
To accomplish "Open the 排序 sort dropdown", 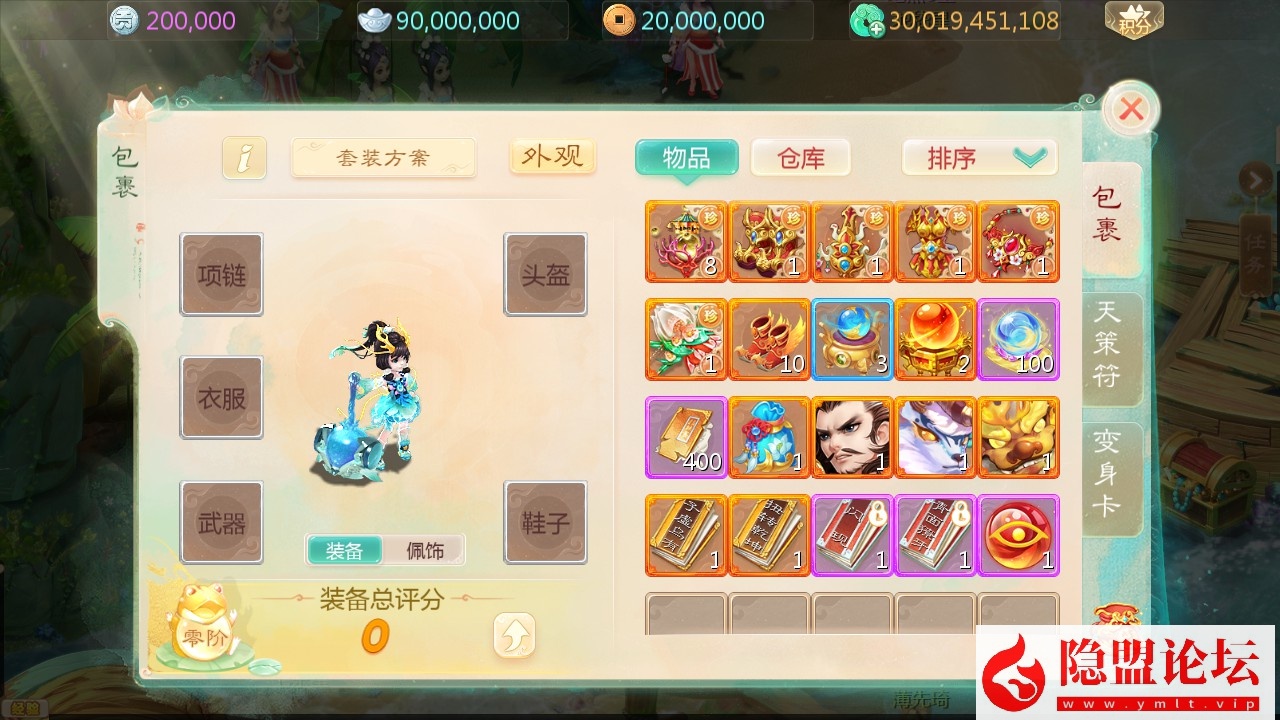I will pos(977,157).
